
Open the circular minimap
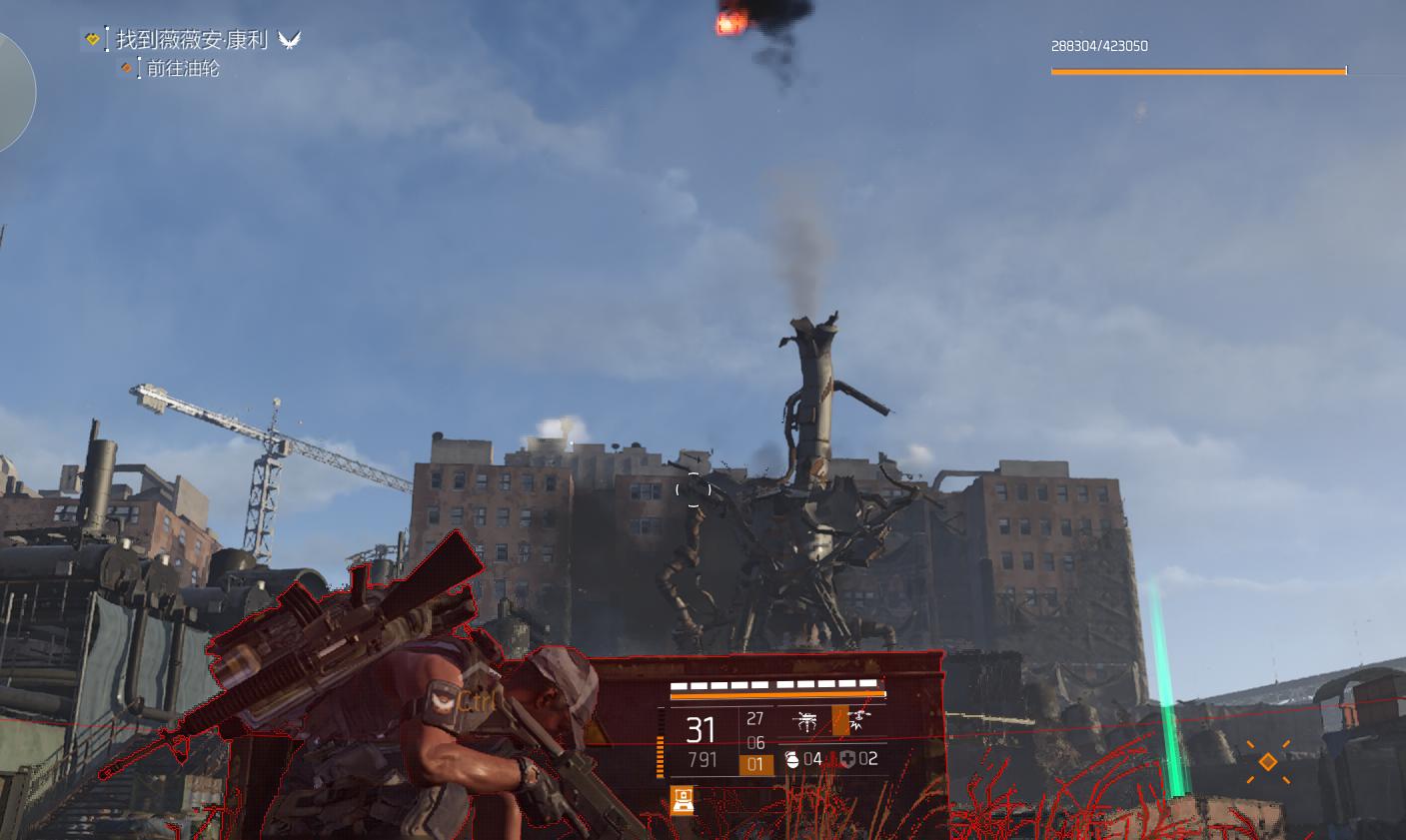click(x=12, y=93)
